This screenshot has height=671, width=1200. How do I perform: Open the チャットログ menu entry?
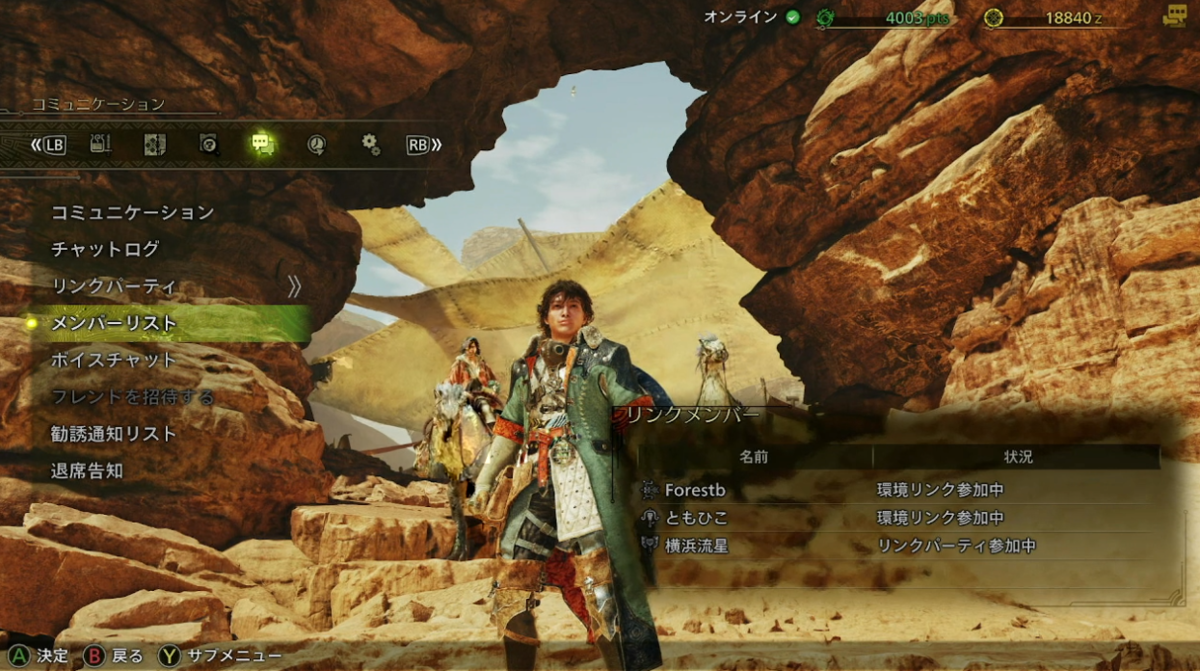coord(105,249)
